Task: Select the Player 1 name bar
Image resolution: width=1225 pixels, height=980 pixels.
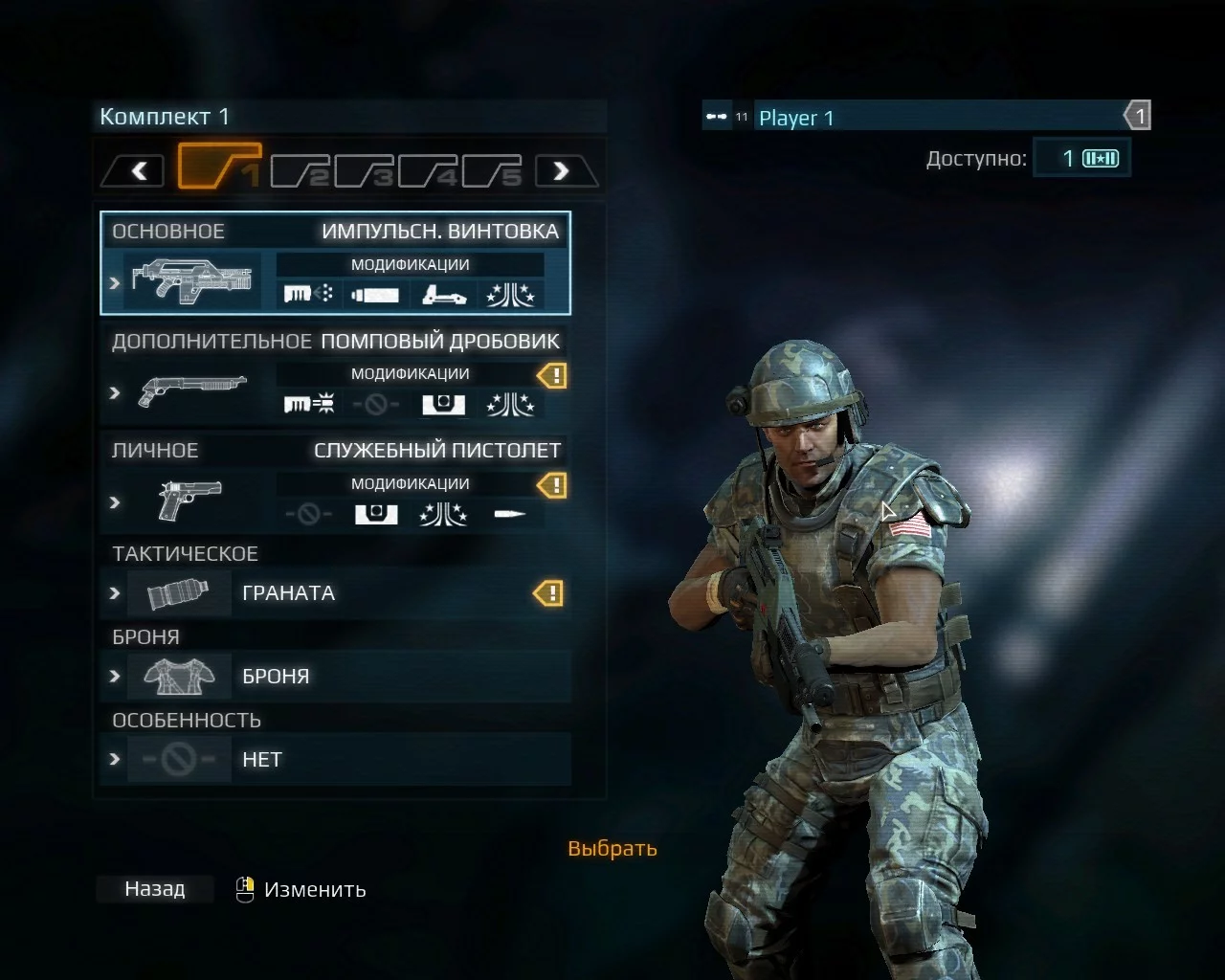Action: coord(938,118)
